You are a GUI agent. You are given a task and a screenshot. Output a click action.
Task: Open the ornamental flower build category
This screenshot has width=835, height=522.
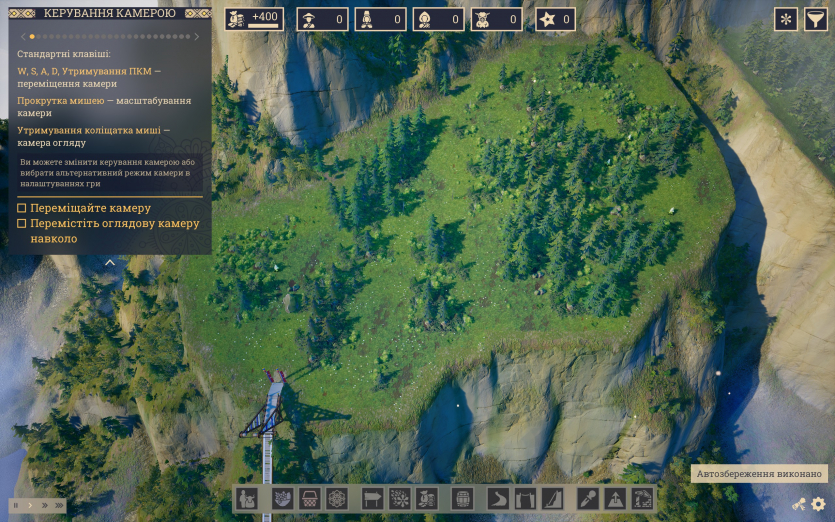(337, 498)
